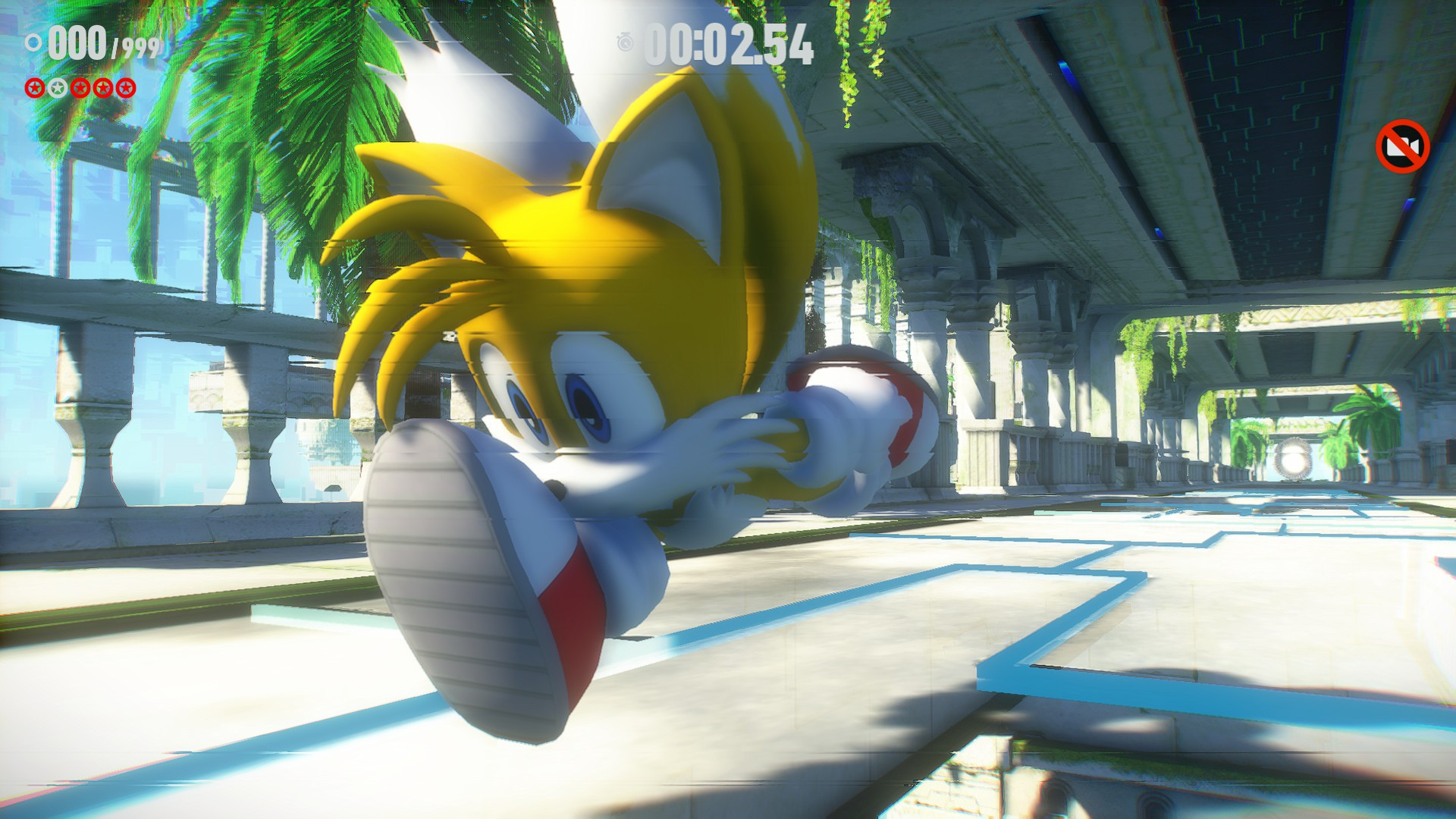The height and width of the screenshot is (819, 1456).
Task: Click the fourth star rank medal
Action: click(x=102, y=88)
